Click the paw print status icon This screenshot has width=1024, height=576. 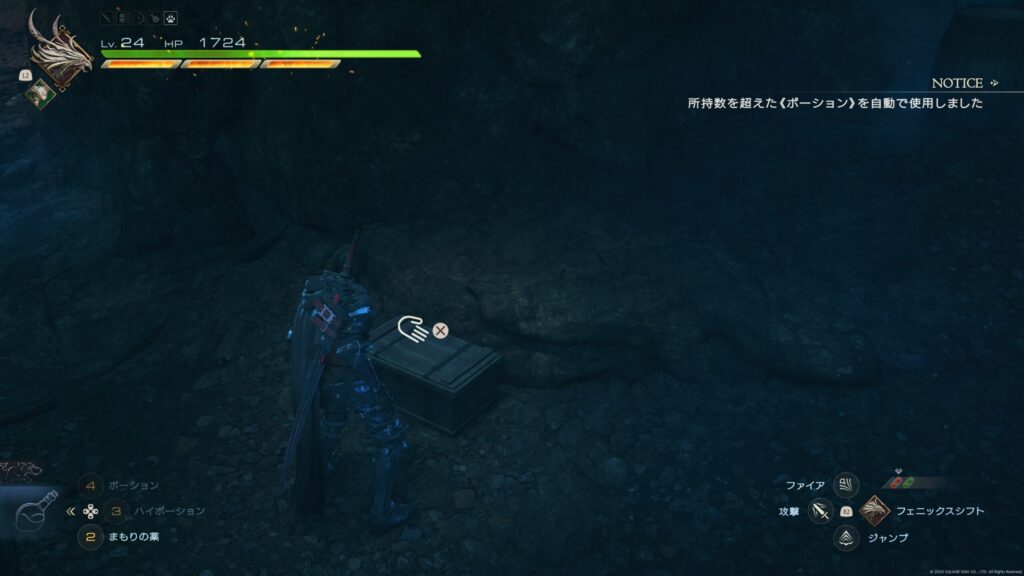[171, 17]
